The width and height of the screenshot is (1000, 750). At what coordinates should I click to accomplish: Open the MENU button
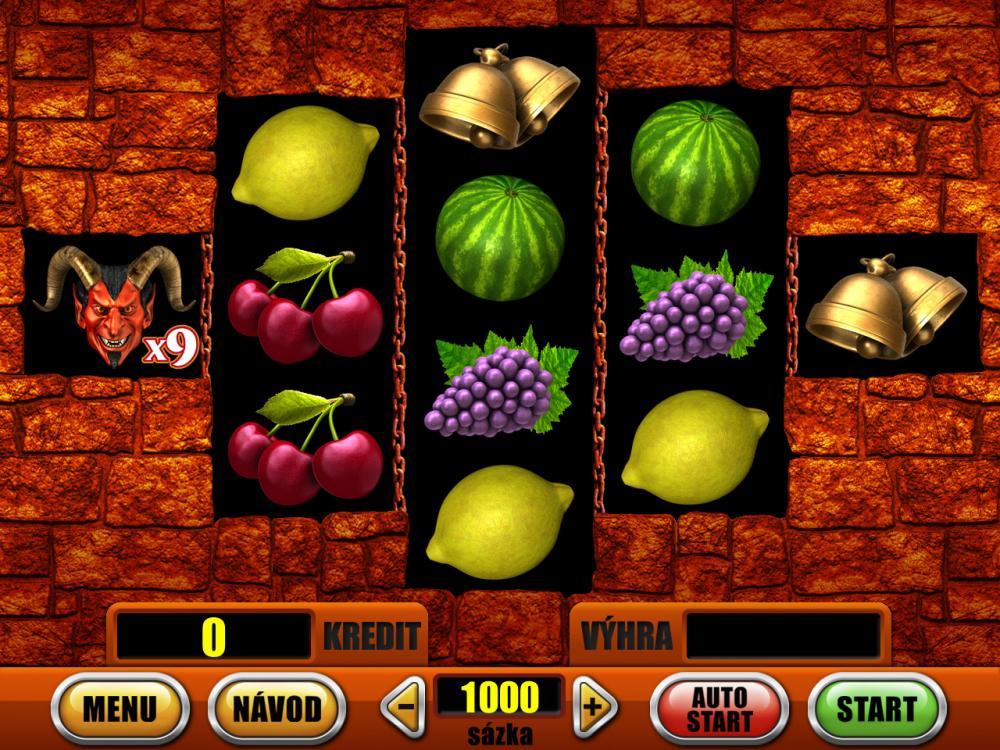click(120, 708)
